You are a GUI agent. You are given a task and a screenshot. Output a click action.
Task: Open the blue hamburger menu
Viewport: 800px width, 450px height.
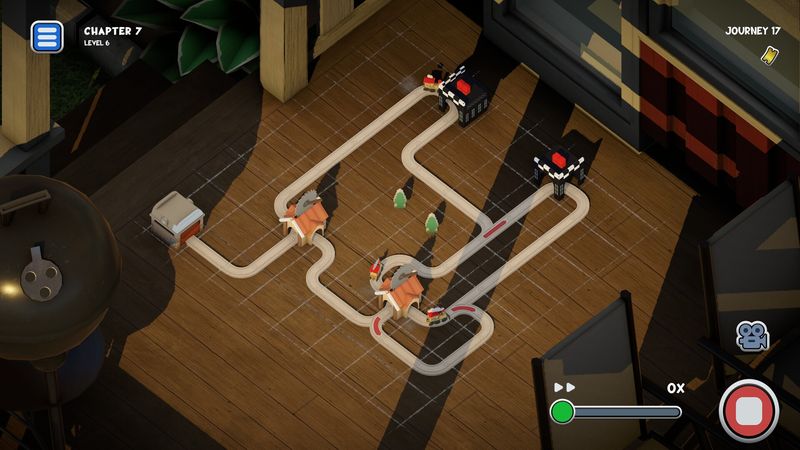point(46,37)
